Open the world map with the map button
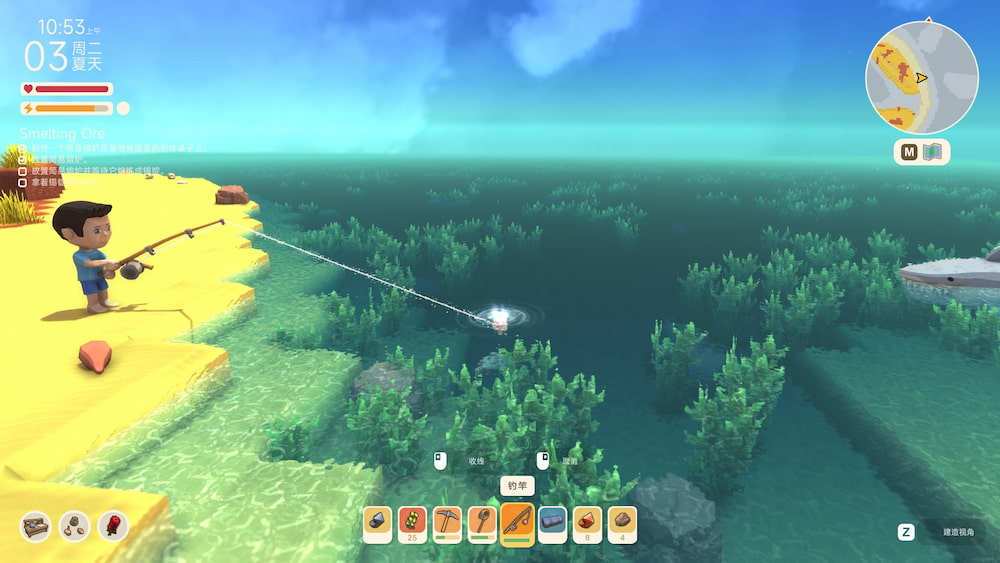Viewport: 1000px width, 563px height. click(921, 152)
